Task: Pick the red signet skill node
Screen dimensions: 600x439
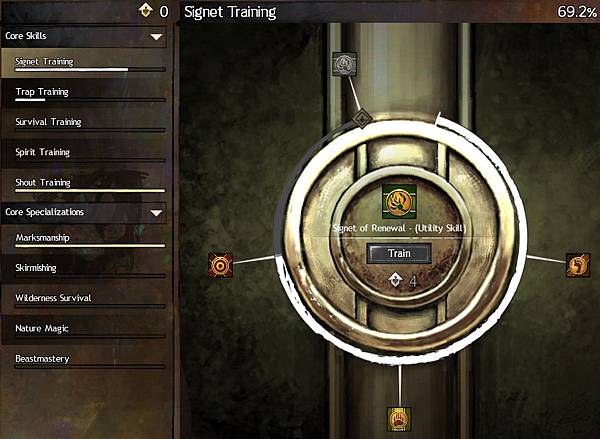Action: [220, 265]
